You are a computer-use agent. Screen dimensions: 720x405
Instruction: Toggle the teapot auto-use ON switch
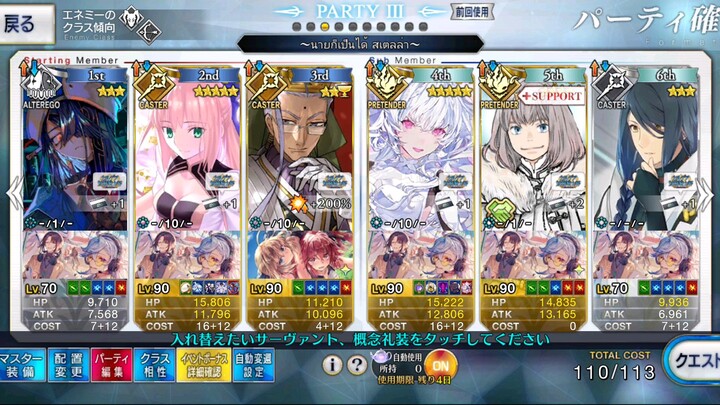443,364
